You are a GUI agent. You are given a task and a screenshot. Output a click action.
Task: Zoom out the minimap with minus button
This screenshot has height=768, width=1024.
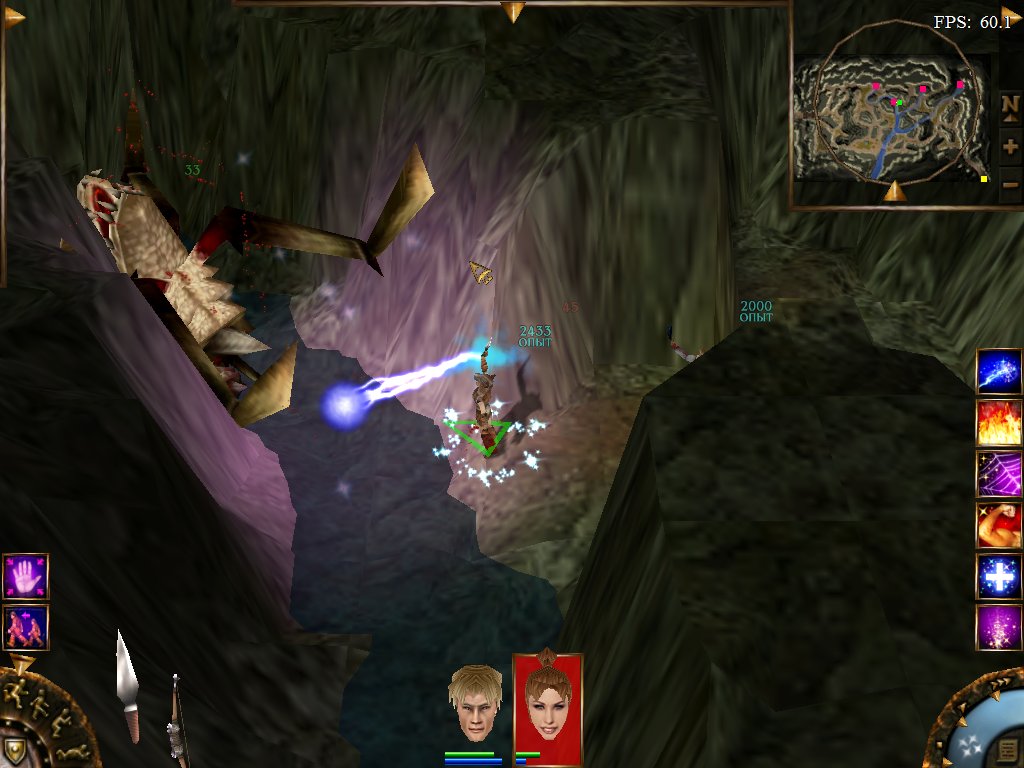(x=1010, y=183)
